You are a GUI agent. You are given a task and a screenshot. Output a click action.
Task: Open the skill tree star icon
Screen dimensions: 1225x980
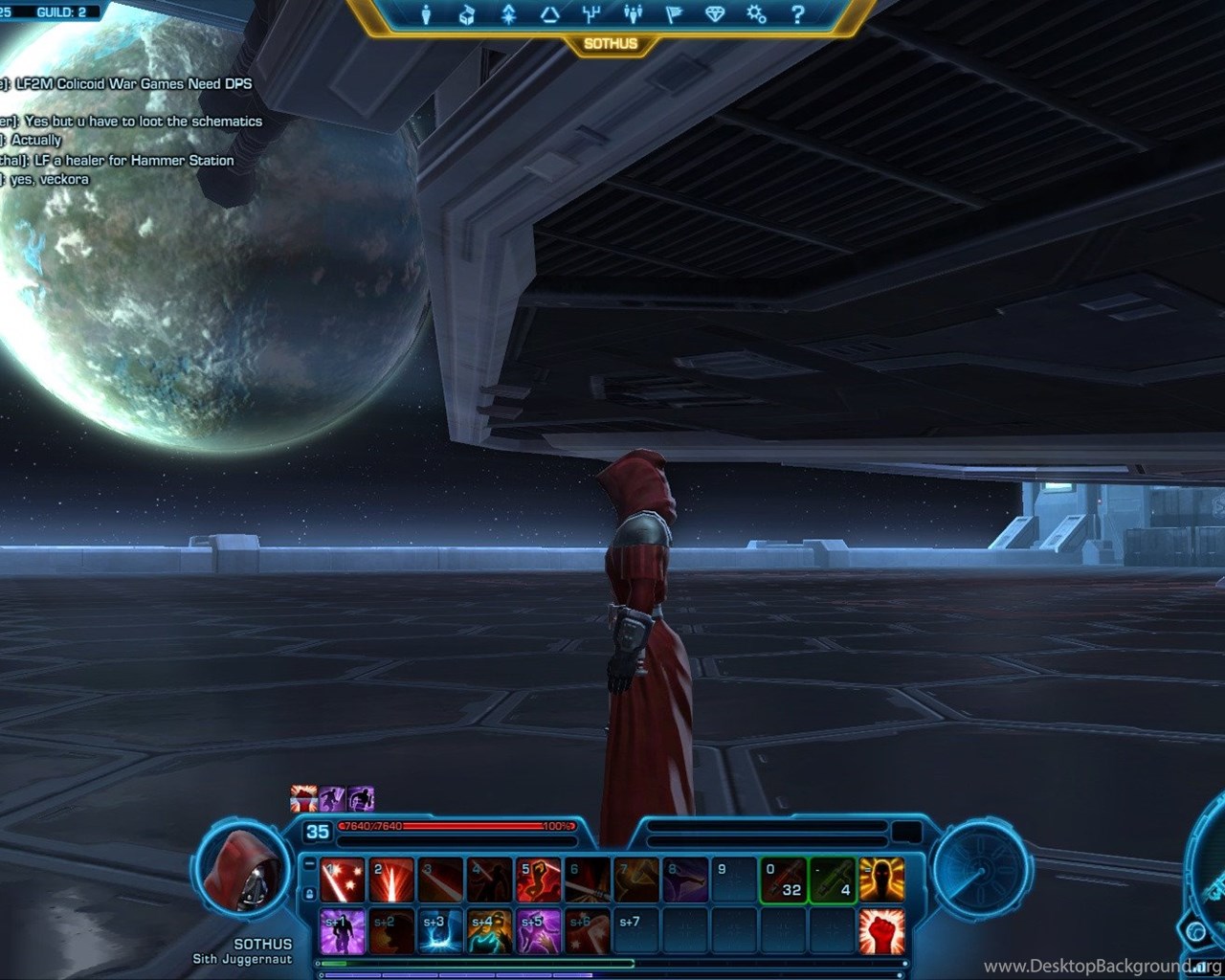click(508, 14)
